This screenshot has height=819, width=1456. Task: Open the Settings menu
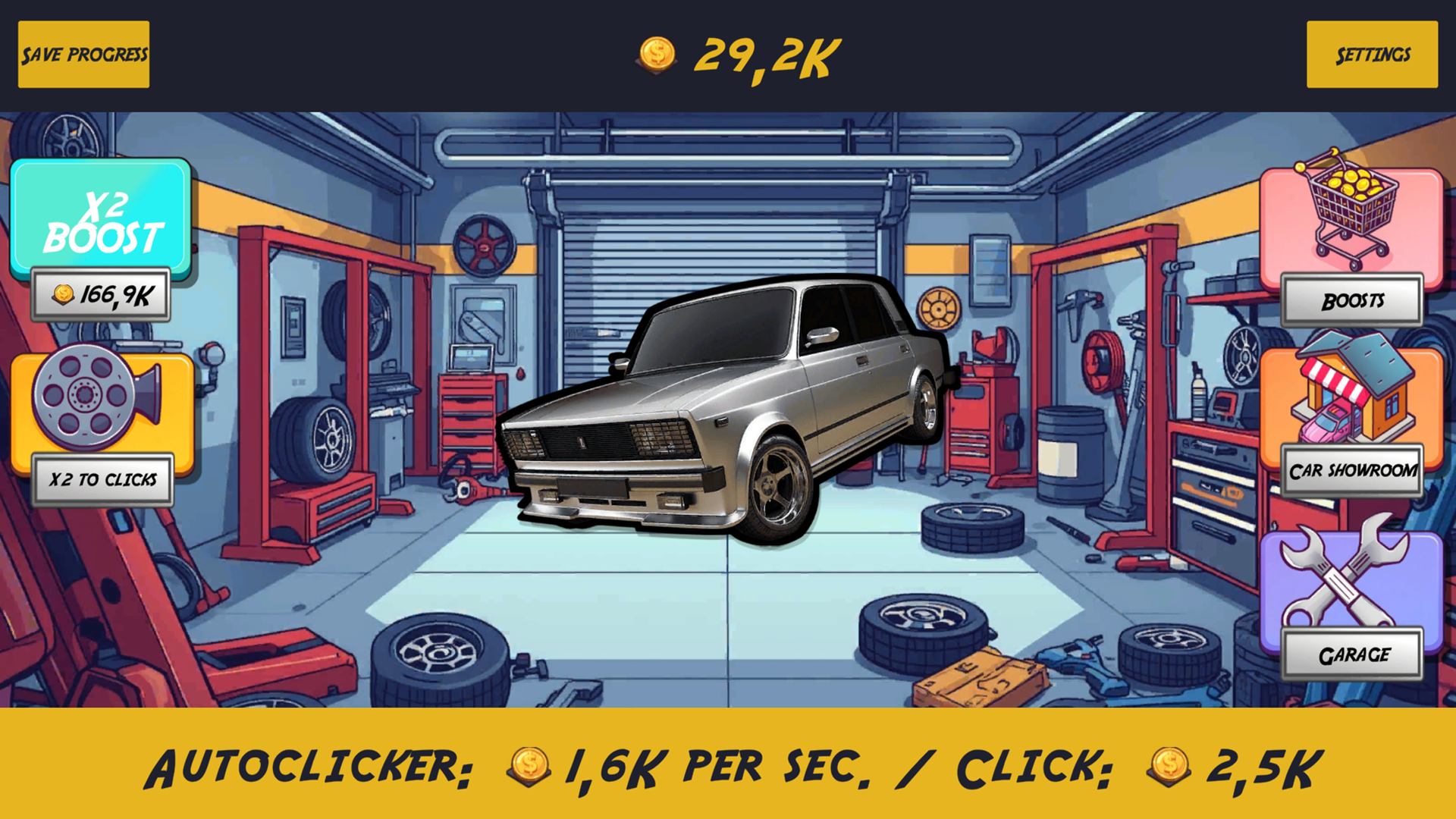click(1373, 54)
